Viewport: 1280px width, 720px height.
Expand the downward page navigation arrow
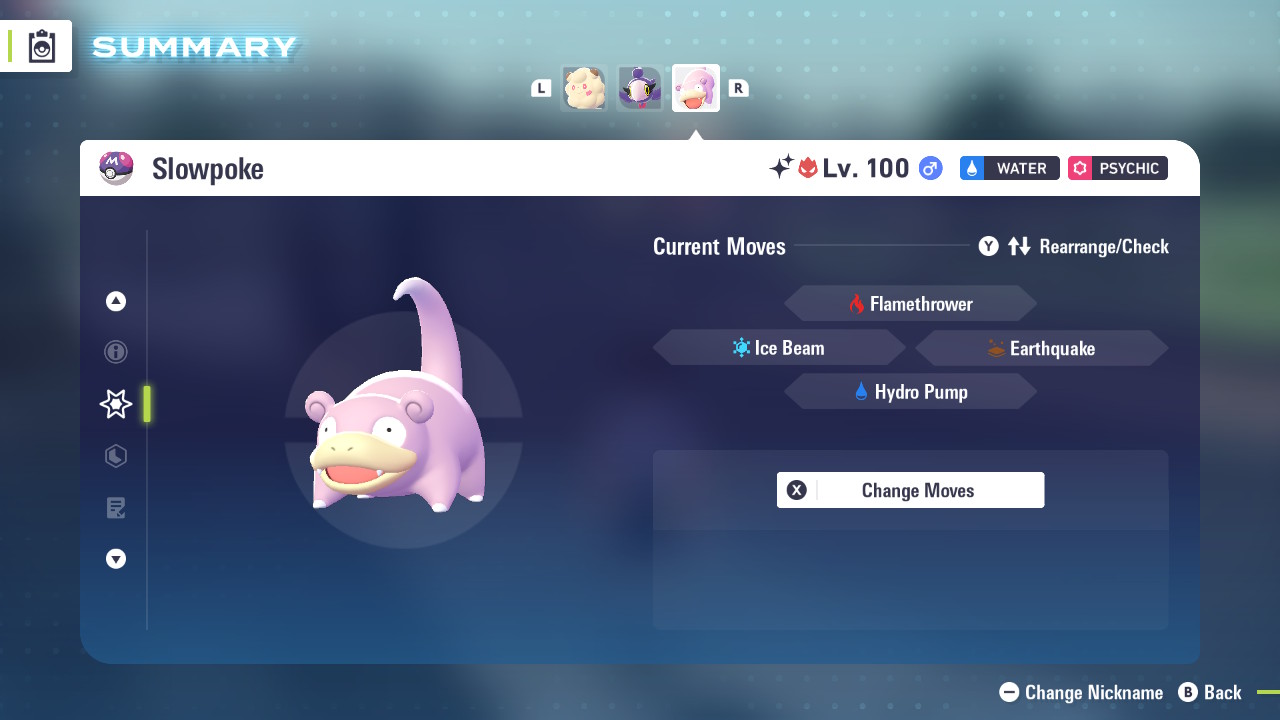pos(115,559)
